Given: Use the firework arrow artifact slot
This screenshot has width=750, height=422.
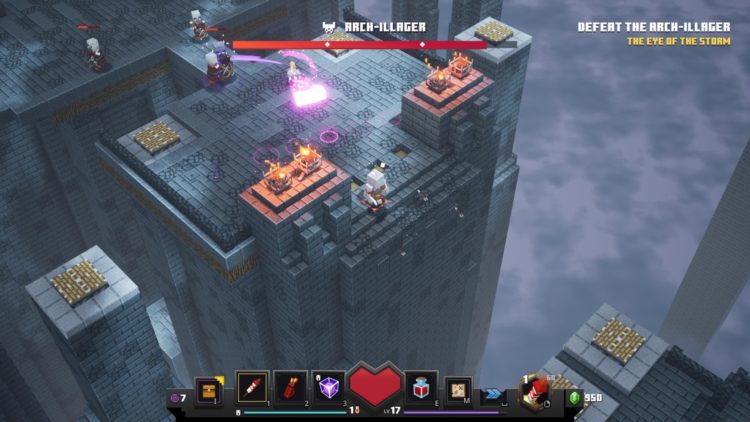Looking at the screenshot, I should (x=252, y=387).
